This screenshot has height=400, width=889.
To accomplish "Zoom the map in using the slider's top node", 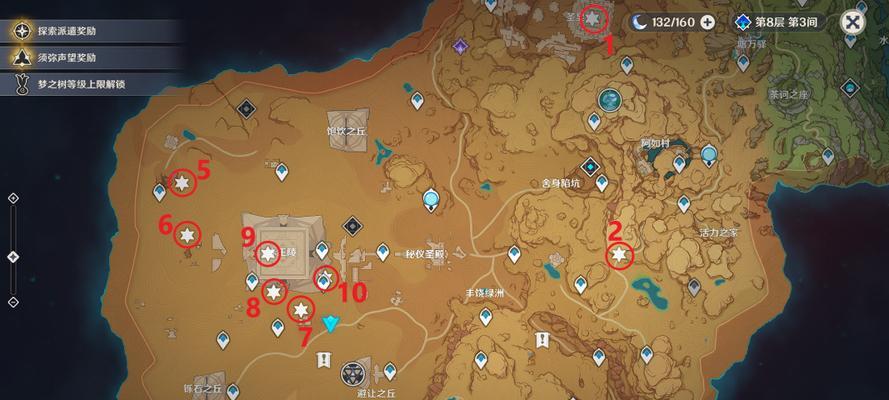I will [x=13, y=198].
